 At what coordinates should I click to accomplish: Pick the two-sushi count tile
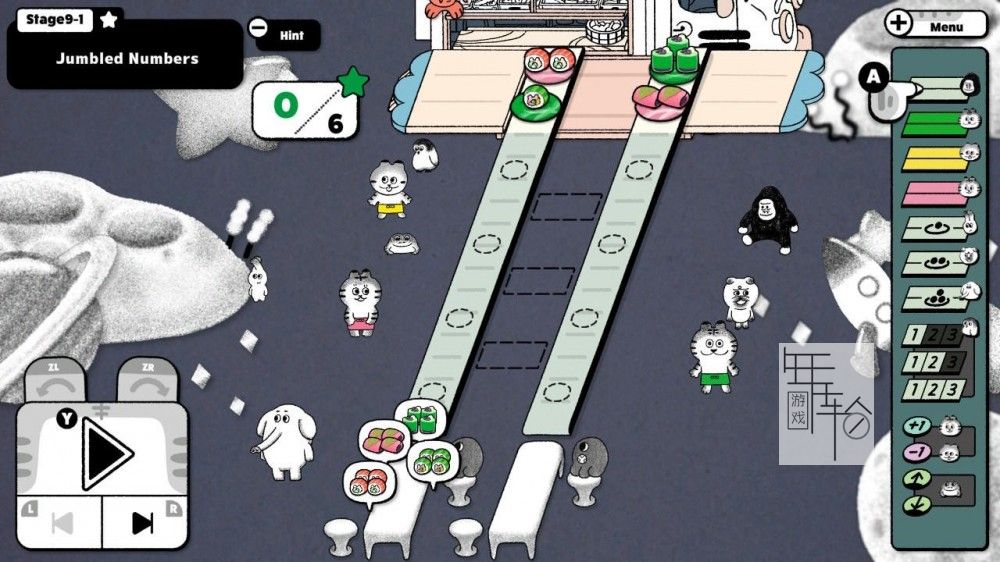click(x=930, y=264)
